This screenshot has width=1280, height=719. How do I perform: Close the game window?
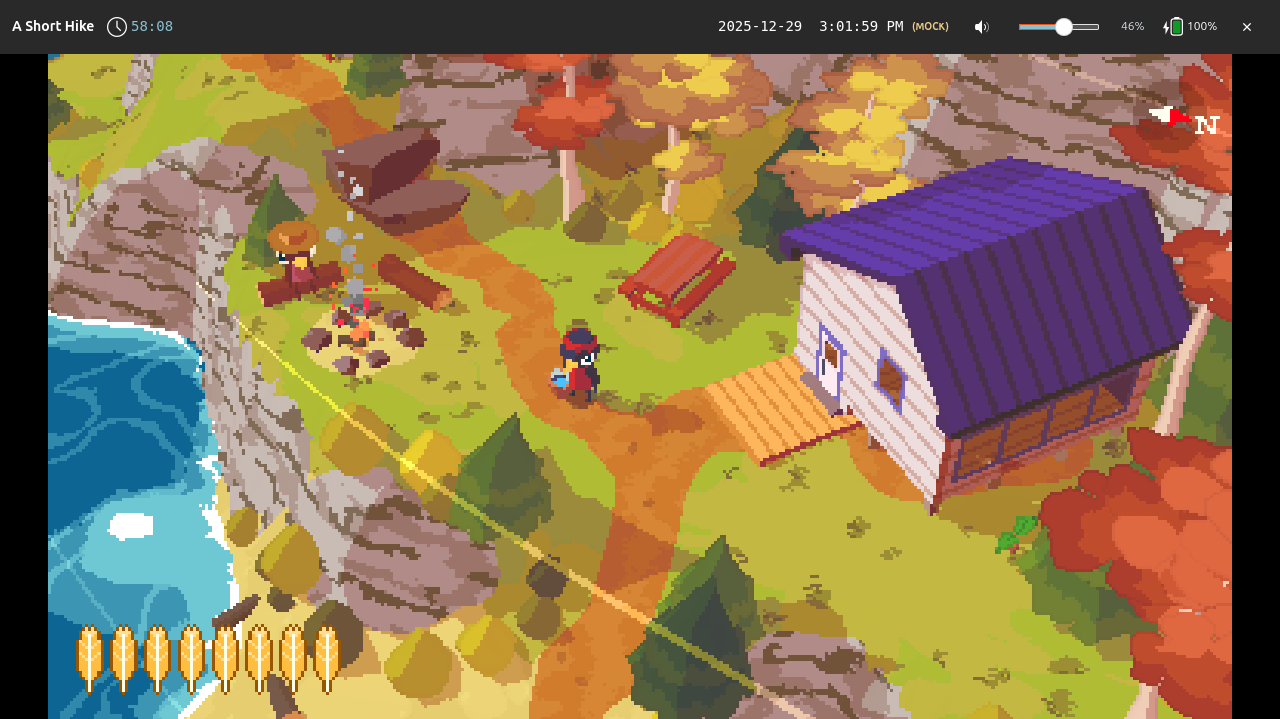pyautogui.click(x=1247, y=27)
